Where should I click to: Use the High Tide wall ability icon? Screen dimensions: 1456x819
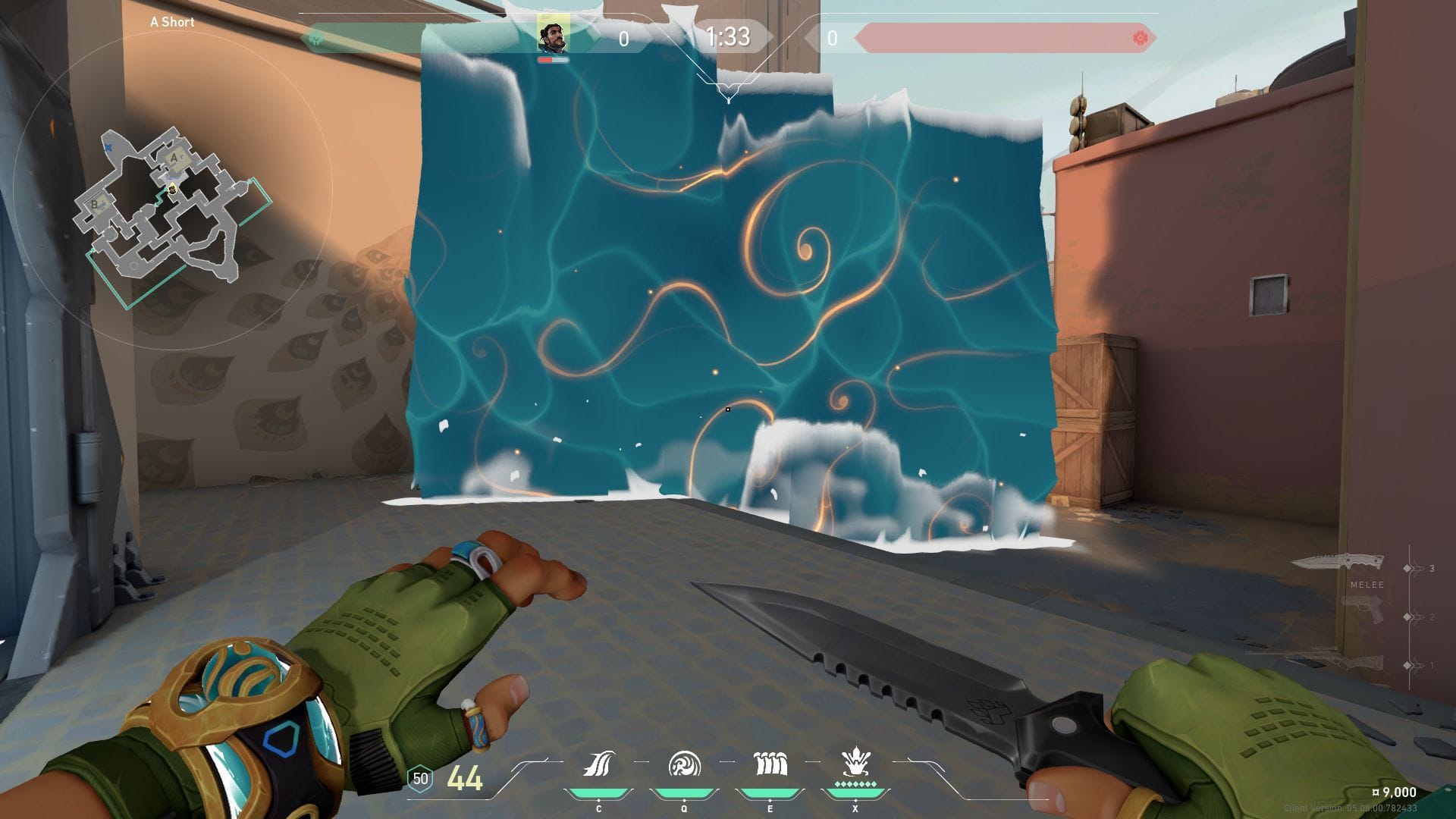pyautogui.click(x=770, y=764)
